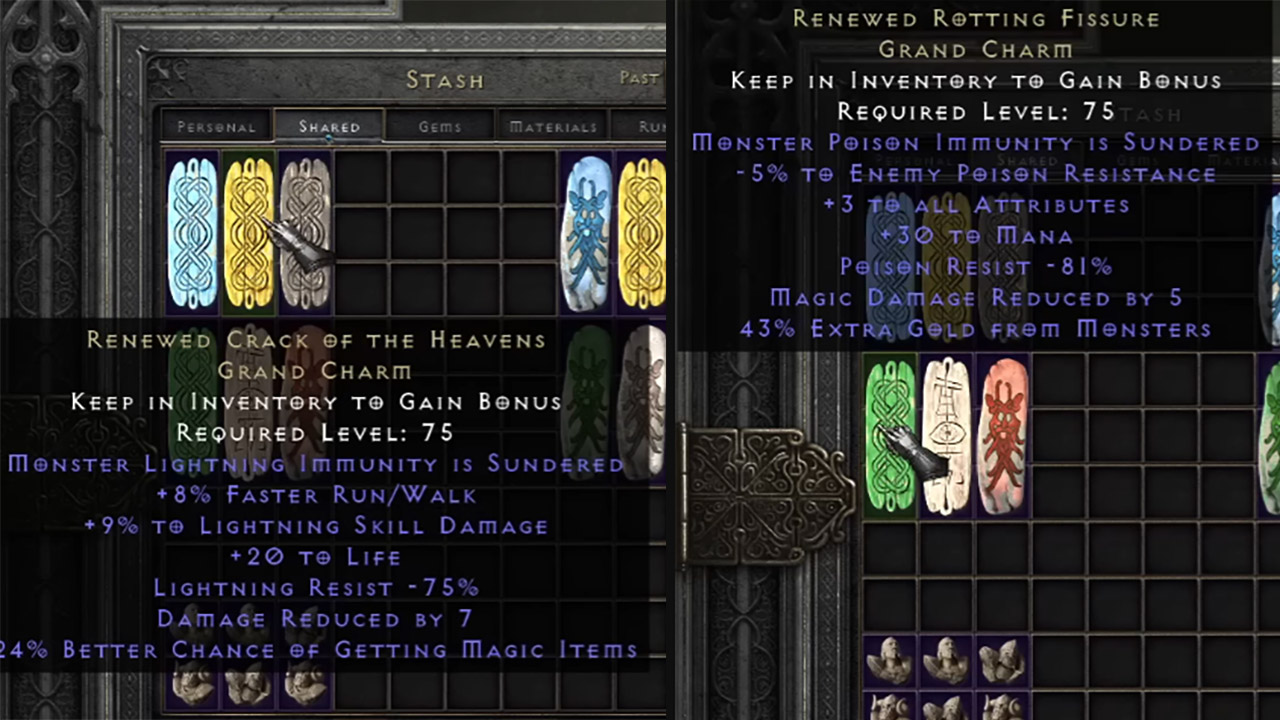The image size is (1280, 720).
Task: Re-select the currently active Shared tab
Action: 328,126
